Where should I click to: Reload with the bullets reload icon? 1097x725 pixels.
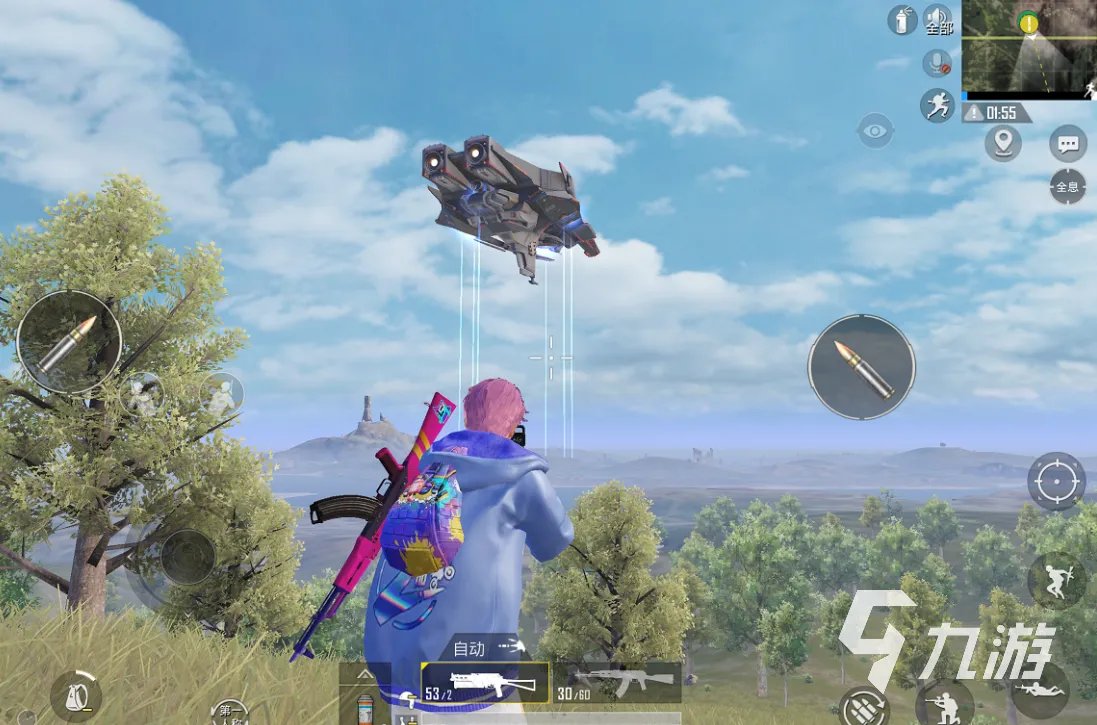(863, 707)
